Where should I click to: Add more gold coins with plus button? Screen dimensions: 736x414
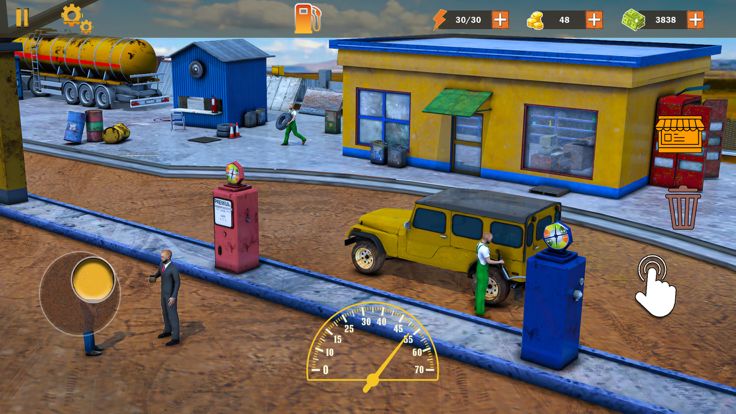coord(594,19)
